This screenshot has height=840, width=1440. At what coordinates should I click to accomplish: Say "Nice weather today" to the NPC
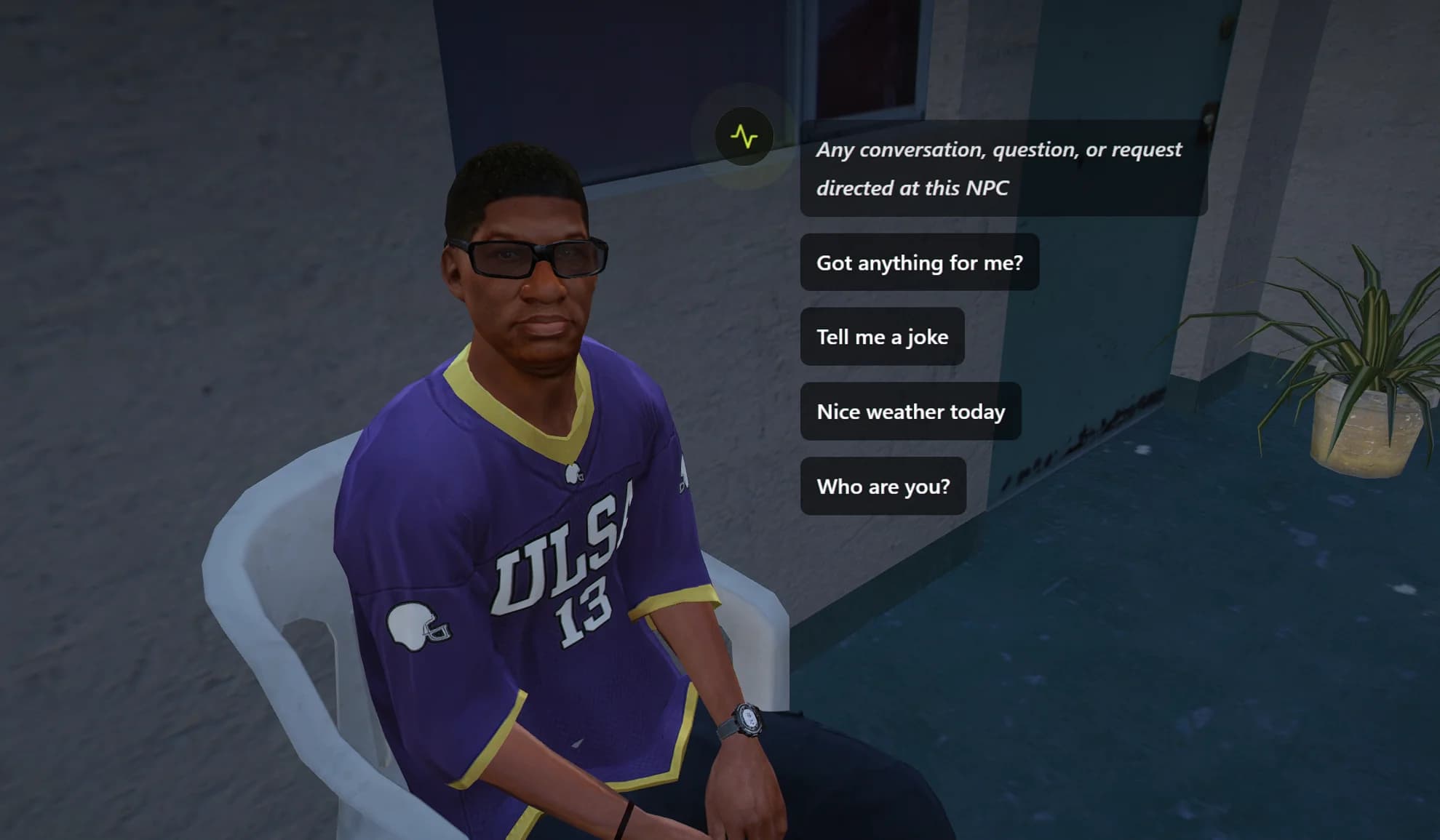910,412
